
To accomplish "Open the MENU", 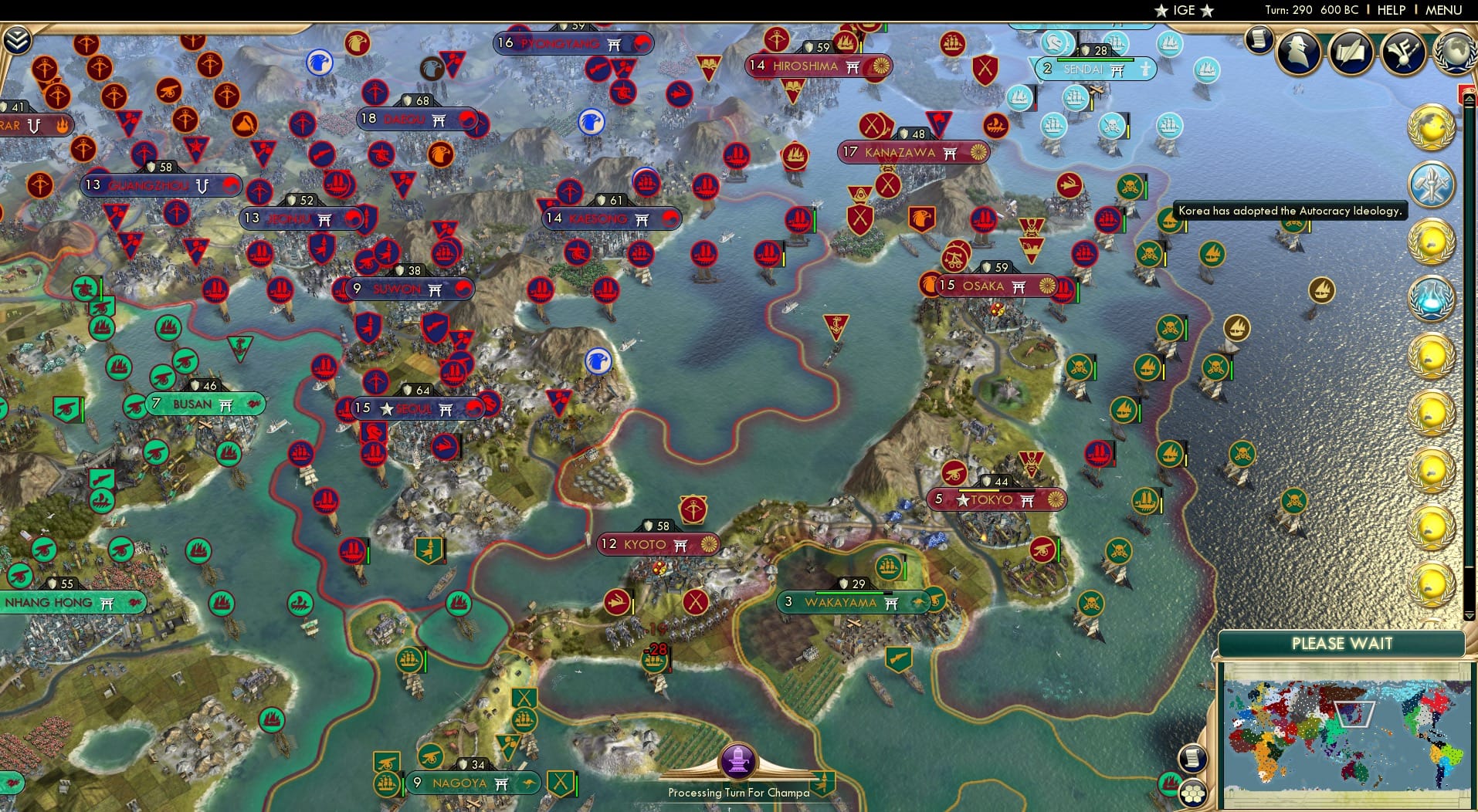I will coord(1445,10).
